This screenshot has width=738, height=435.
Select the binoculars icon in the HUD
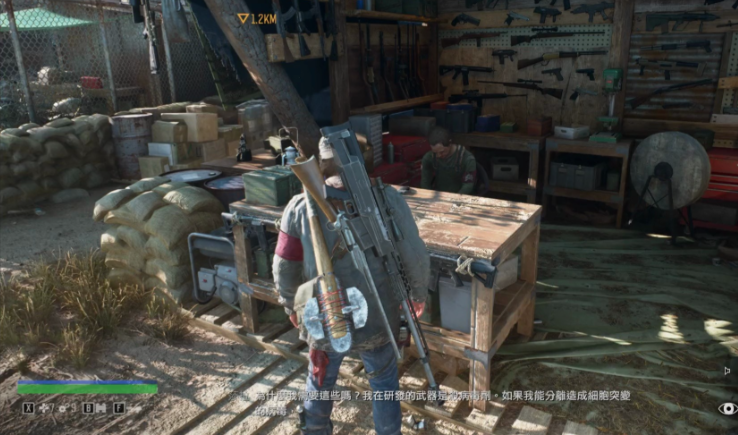click(x=101, y=408)
